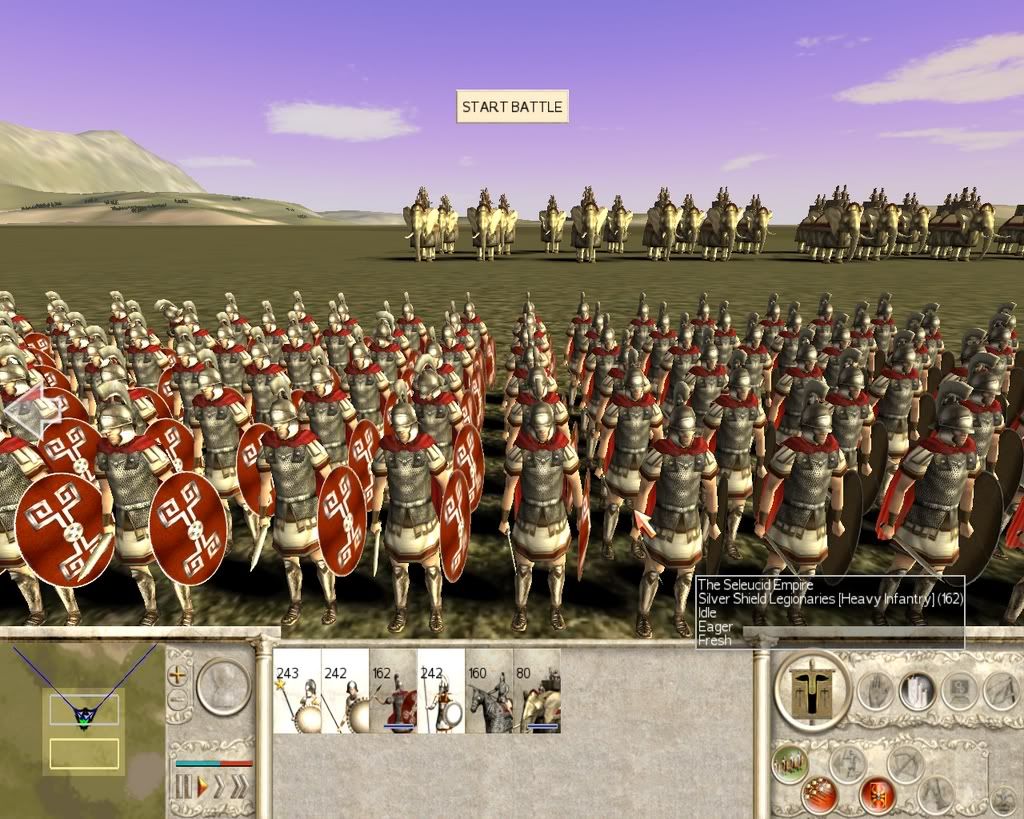Activate the red Roman standard special ability
The image size is (1024, 819).
click(877, 795)
